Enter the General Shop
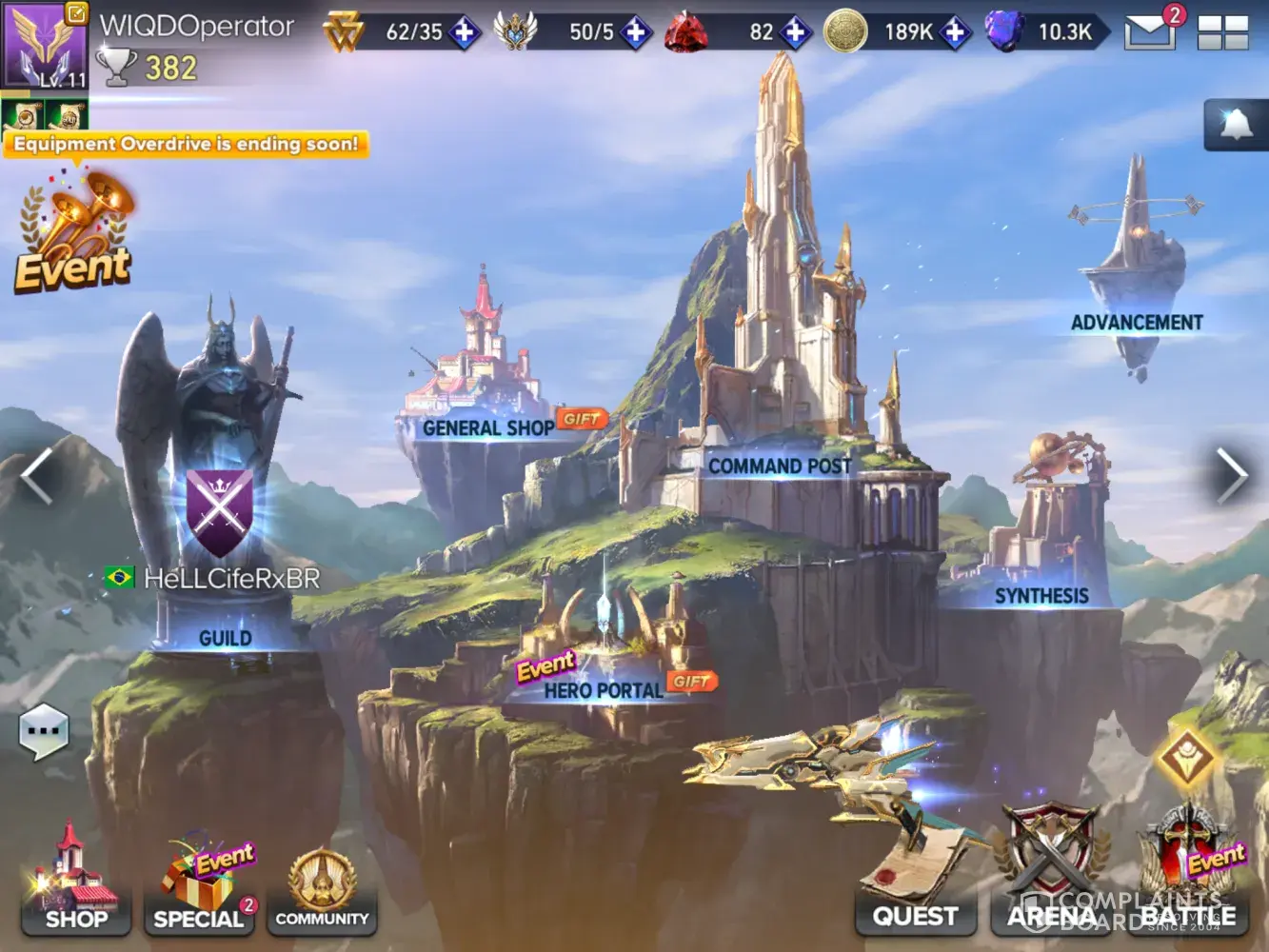This screenshot has height=952, width=1269. 486,400
